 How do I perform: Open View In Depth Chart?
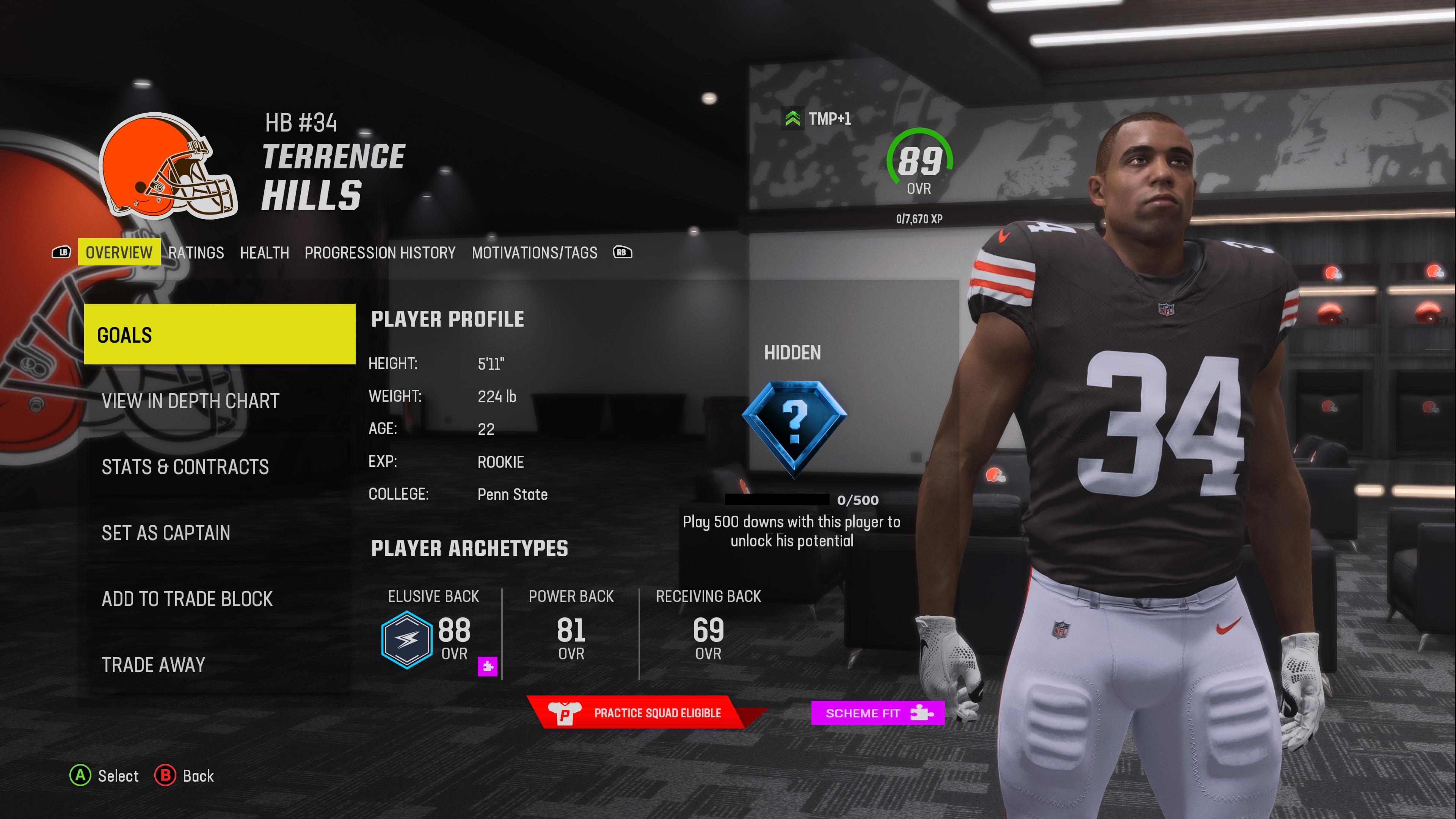(190, 401)
